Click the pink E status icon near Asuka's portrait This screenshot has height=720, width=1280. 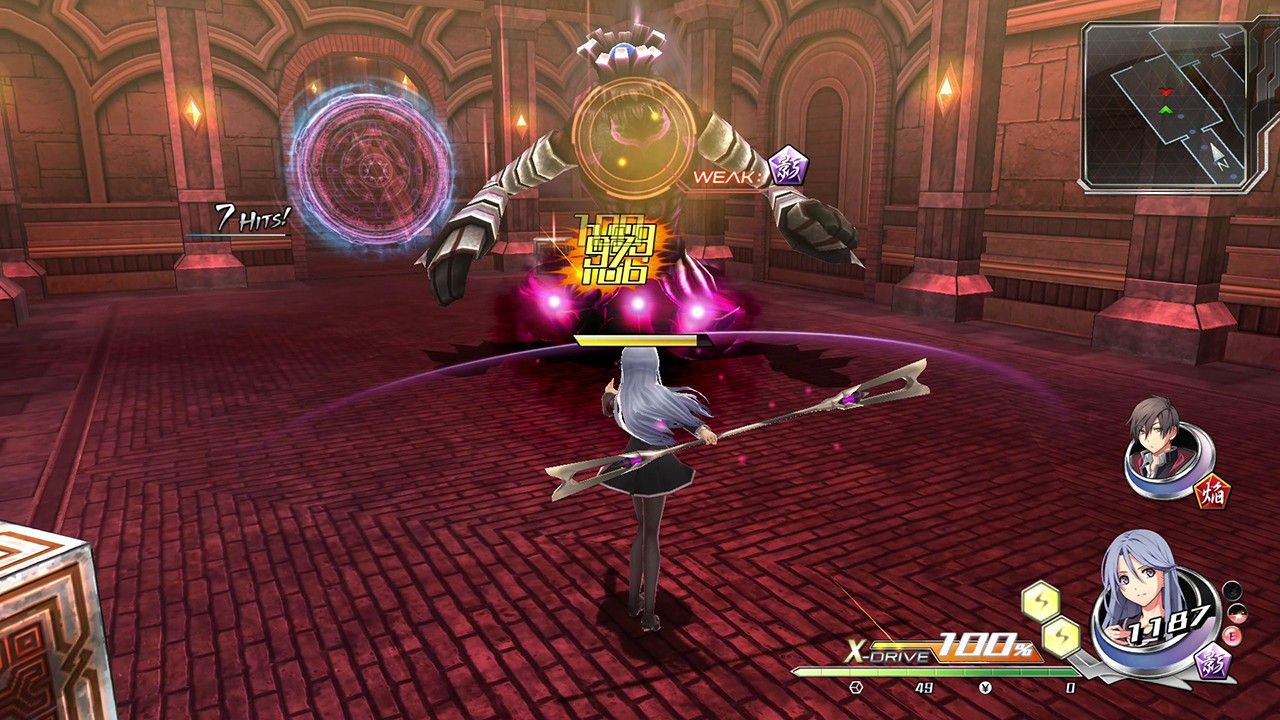[1232, 635]
